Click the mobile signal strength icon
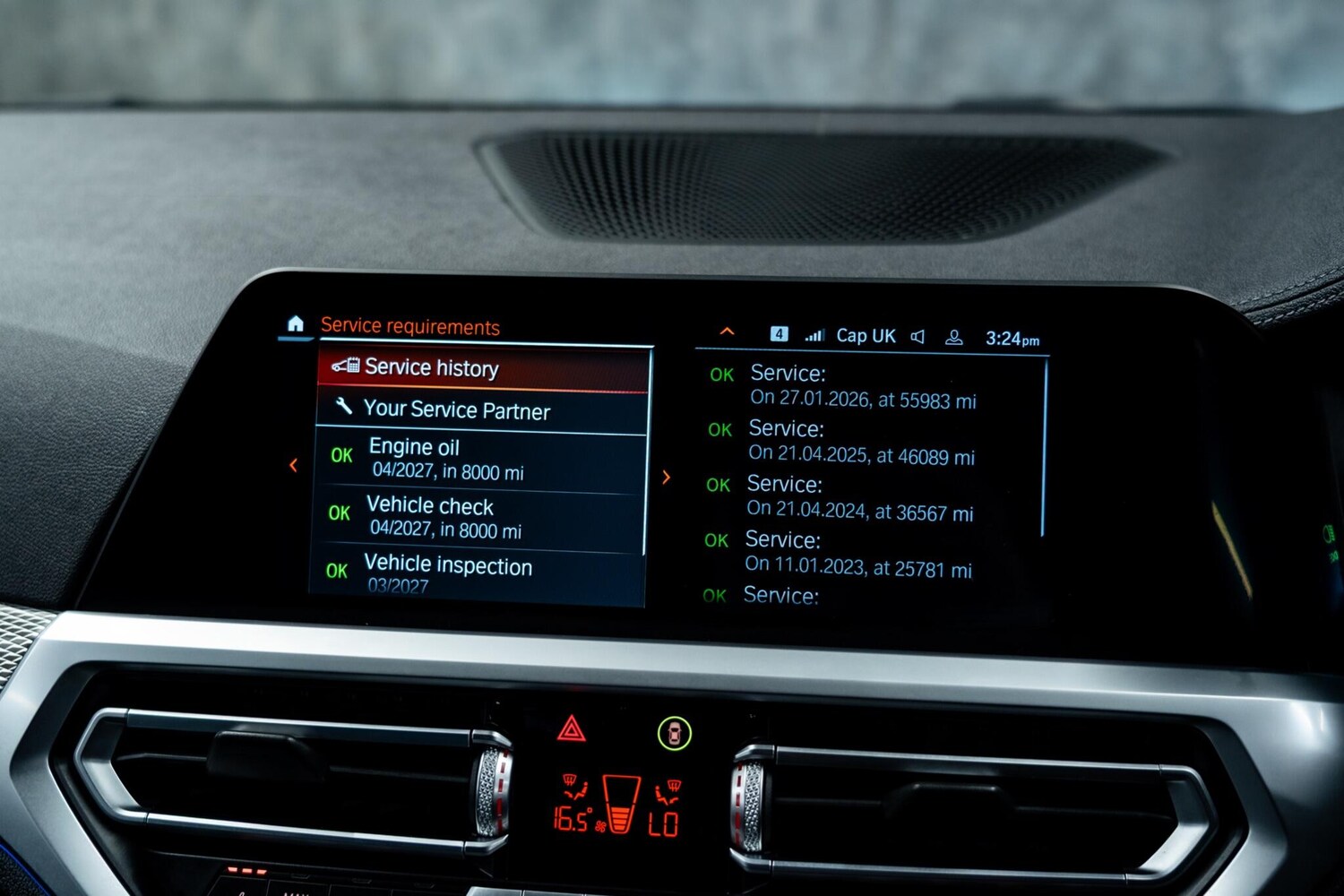The width and height of the screenshot is (1344, 896). (814, 334)
